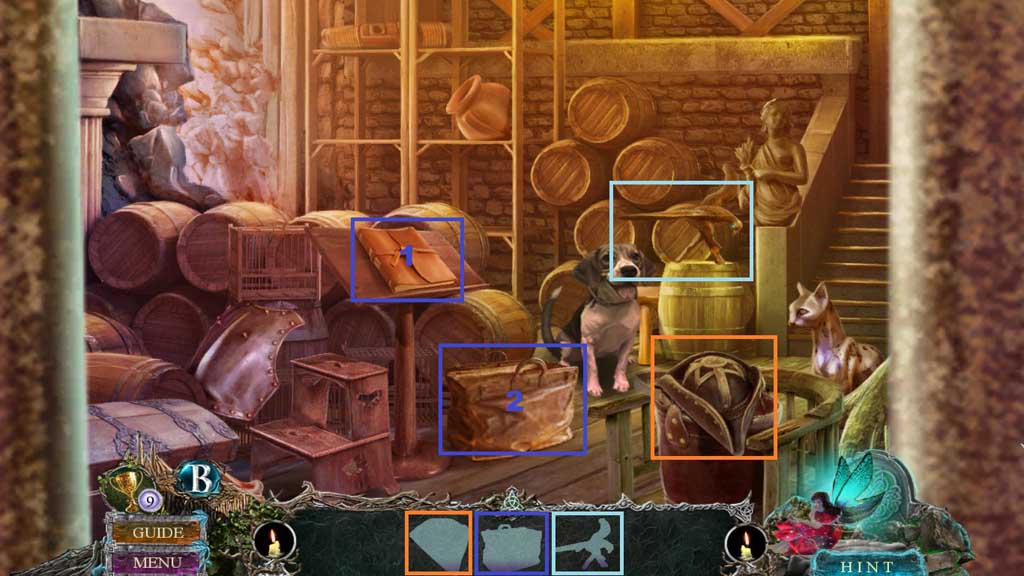Click the left candle icon
This screenshot has height=576, width=1024.
[x=273, y=544]
